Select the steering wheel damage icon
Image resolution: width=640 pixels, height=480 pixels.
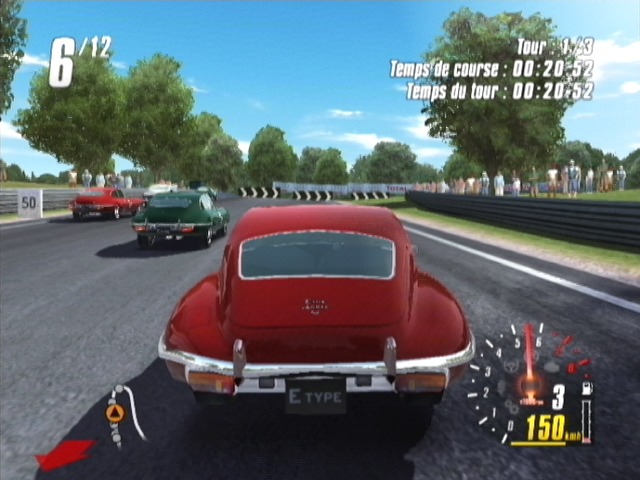click(x=511, y=367)
